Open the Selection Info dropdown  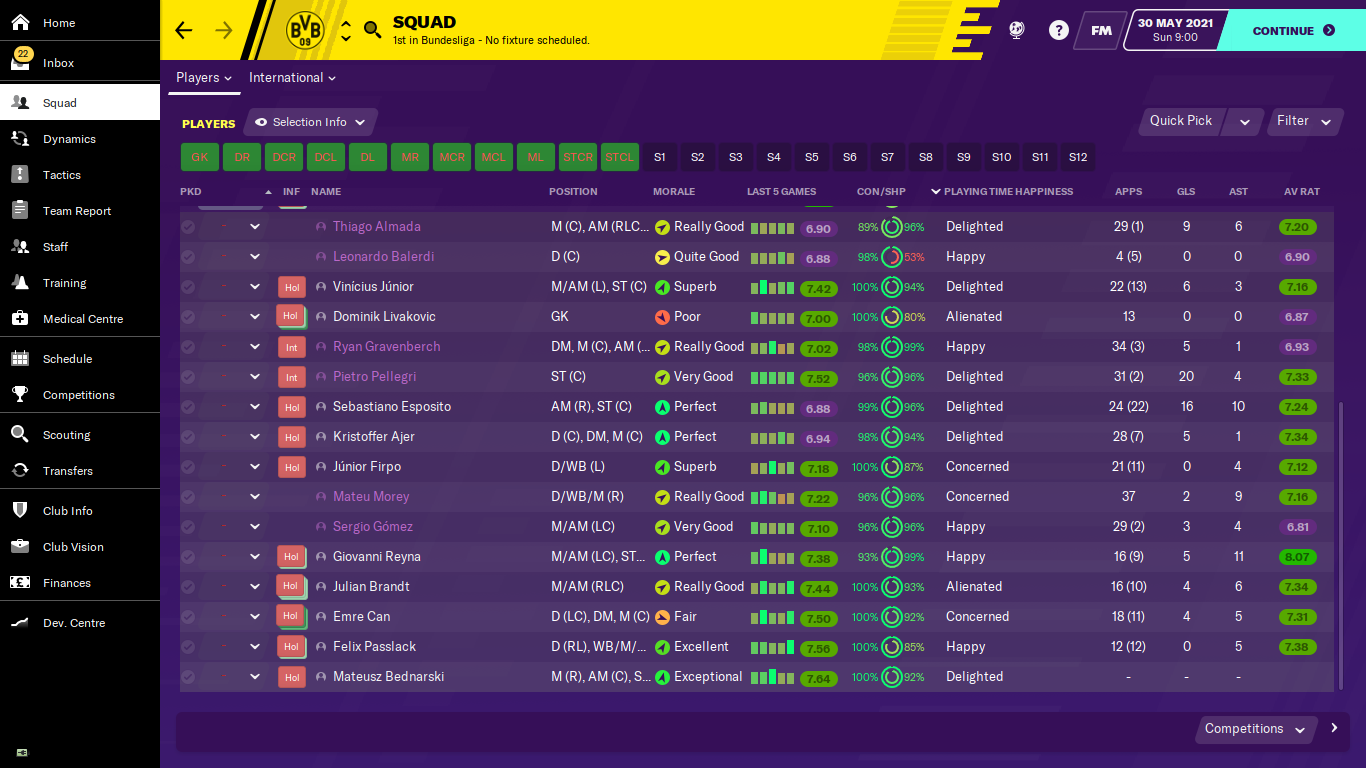point(310,122)
